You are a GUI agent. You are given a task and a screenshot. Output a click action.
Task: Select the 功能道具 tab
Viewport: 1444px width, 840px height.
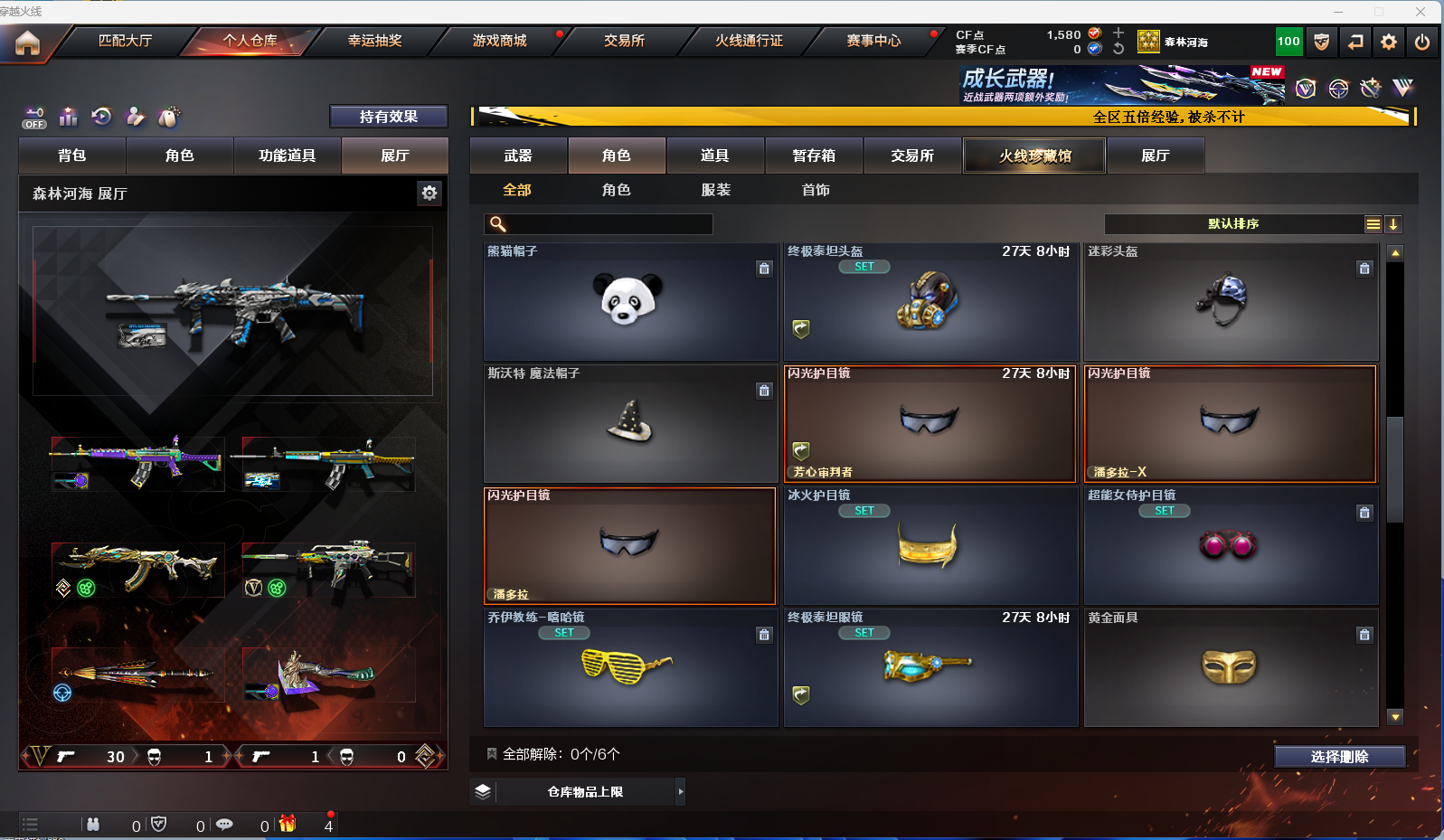click(287, 156)
